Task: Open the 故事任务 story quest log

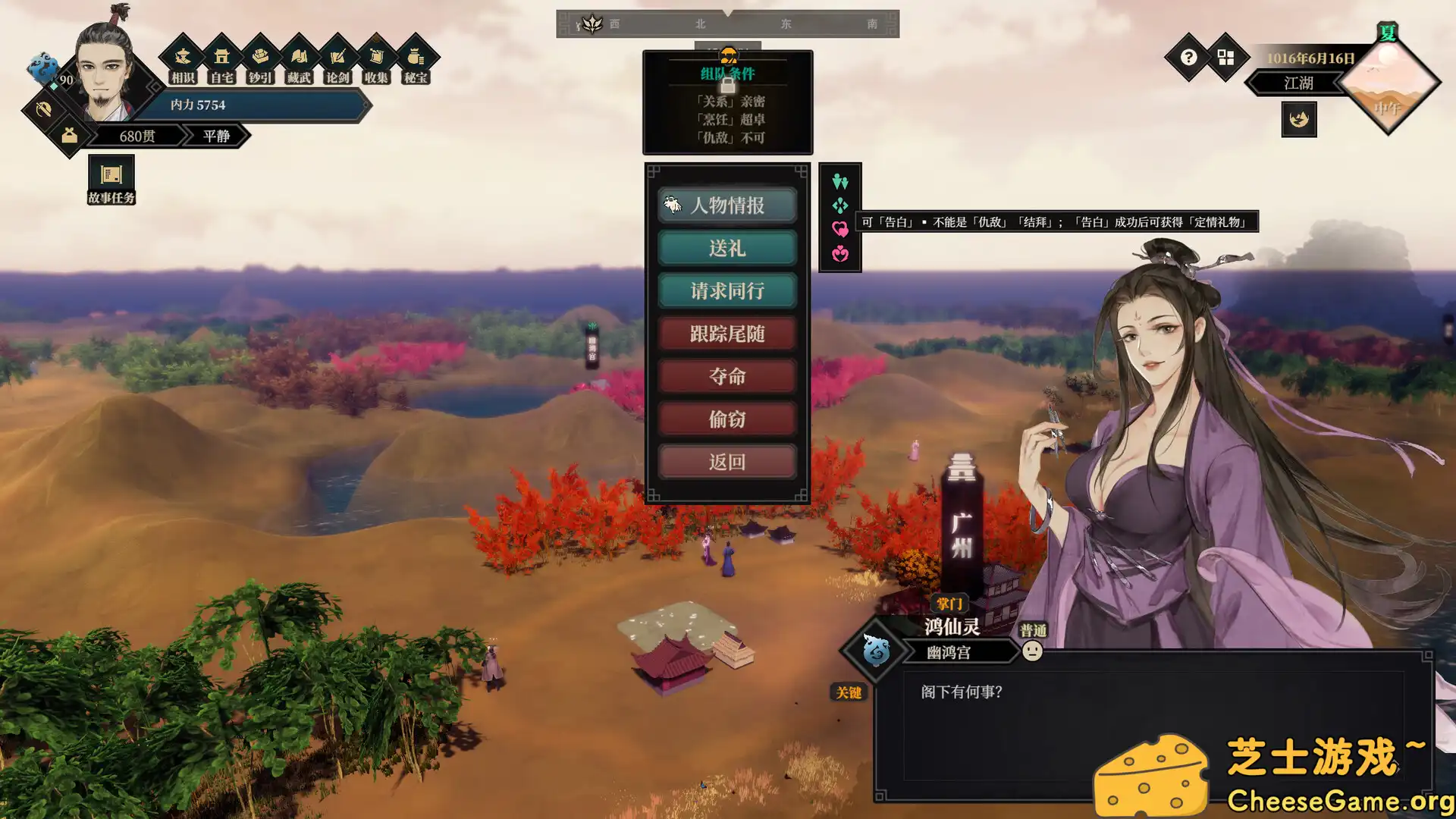Action: (111, 180)
